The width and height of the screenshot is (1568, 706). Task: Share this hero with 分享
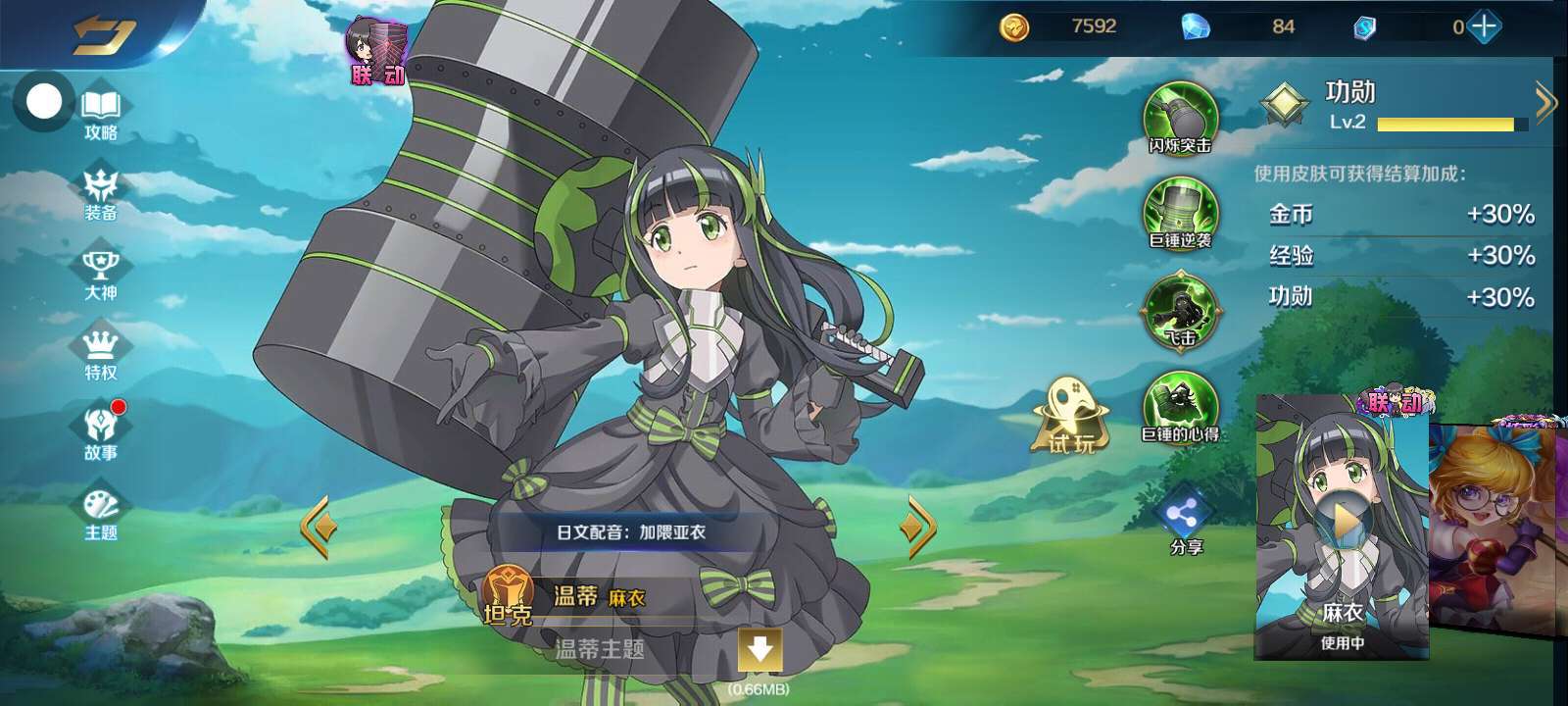click(1185, 520)
